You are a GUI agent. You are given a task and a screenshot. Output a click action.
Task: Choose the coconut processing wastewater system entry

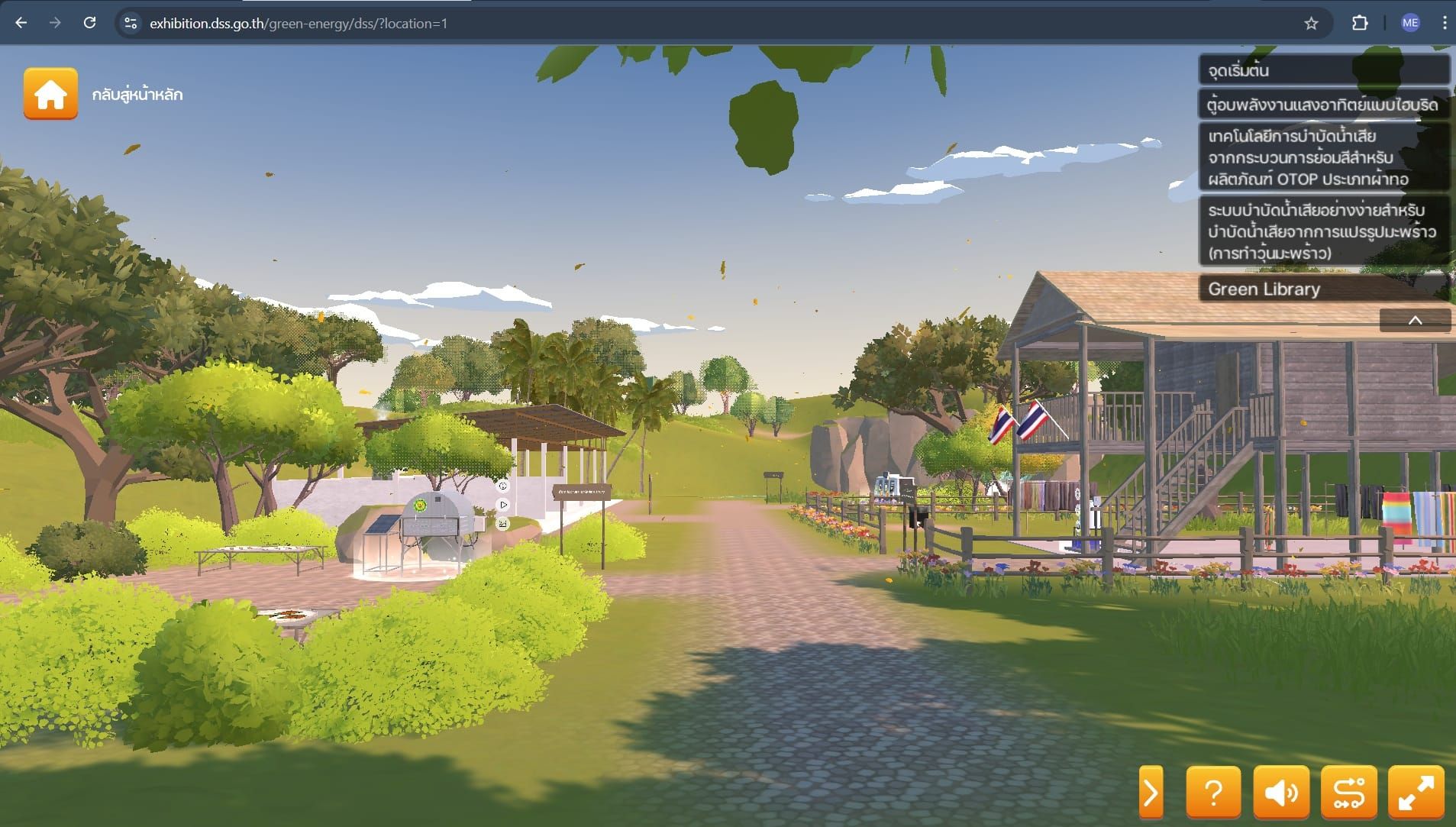1323,231
